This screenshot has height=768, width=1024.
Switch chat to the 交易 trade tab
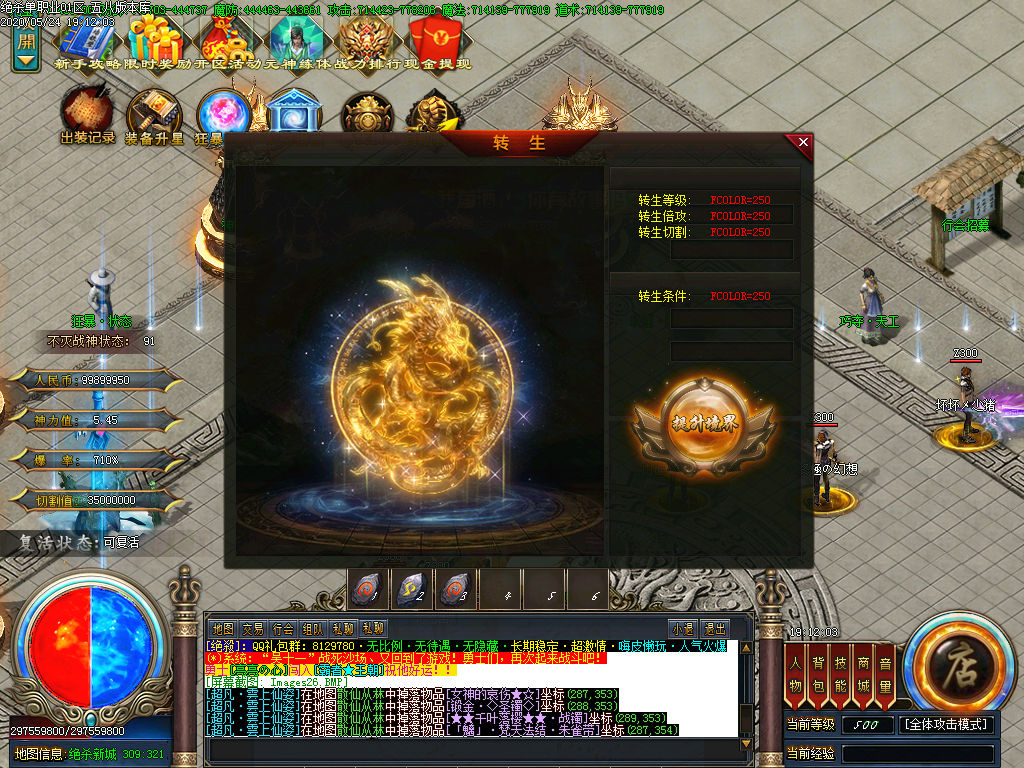pyautogui.click(x=253, y=629)
